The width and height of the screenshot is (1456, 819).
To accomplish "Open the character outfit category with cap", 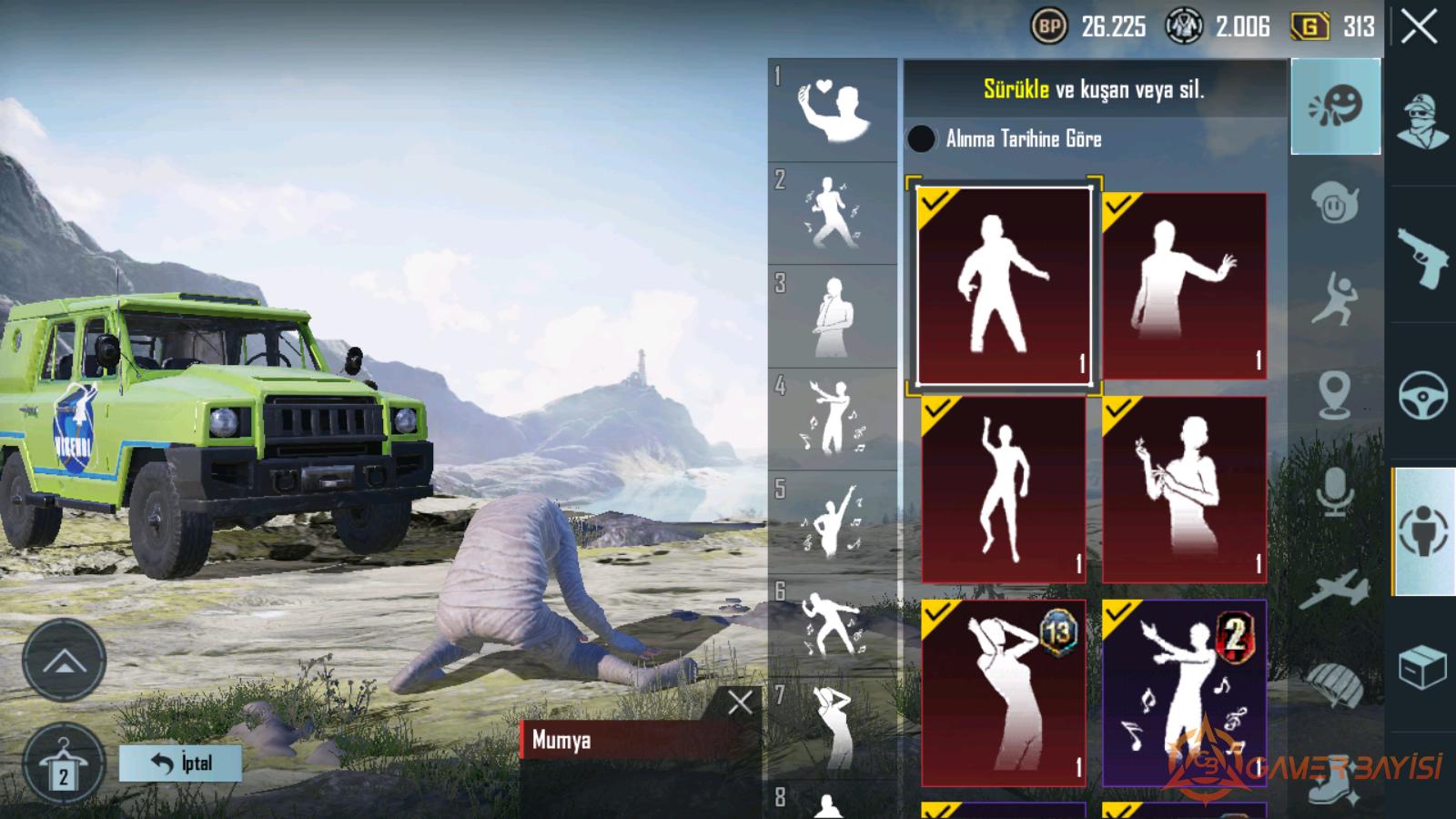I will point(1422,120).
